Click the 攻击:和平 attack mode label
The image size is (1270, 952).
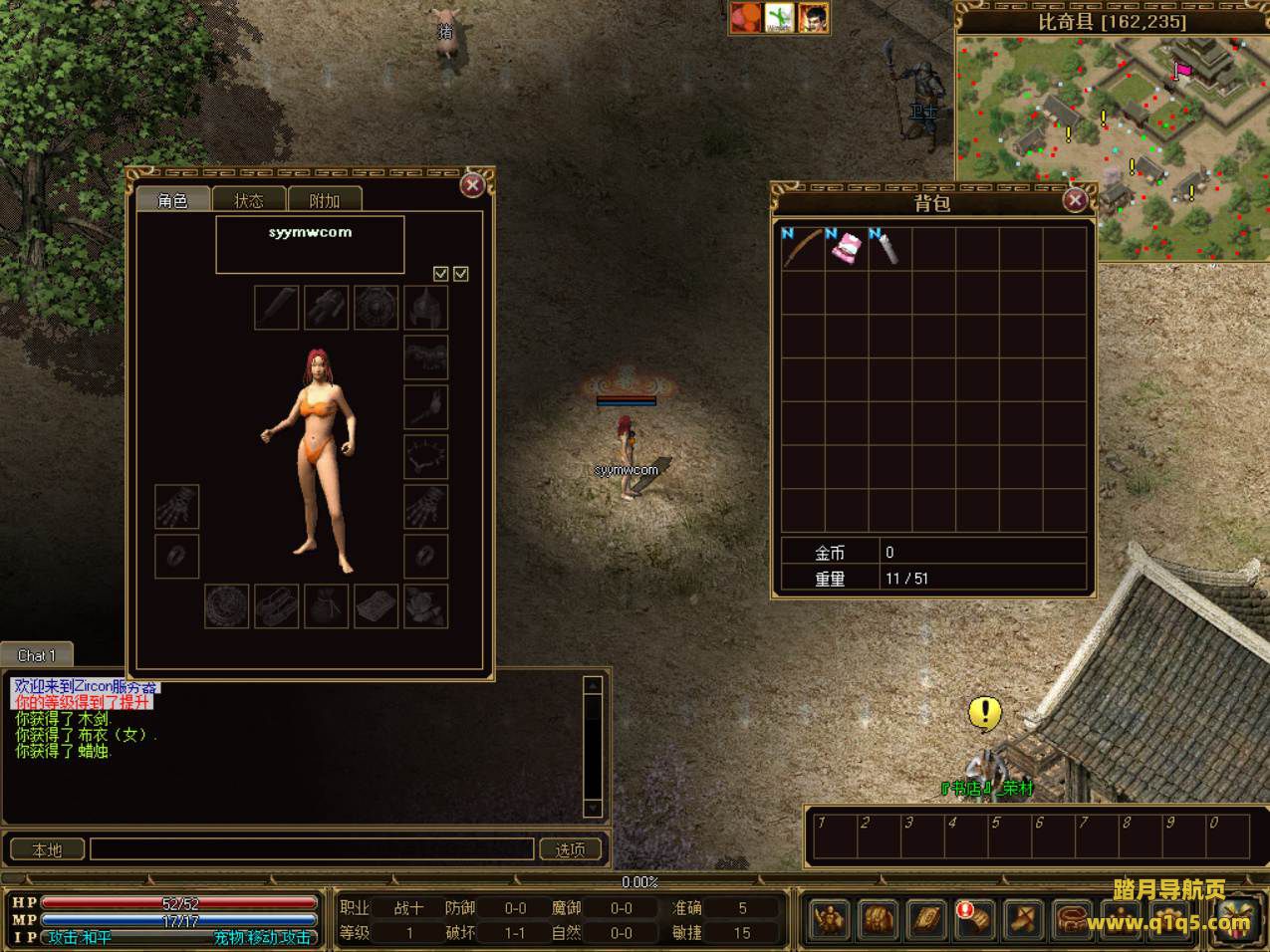click(80, 937)
